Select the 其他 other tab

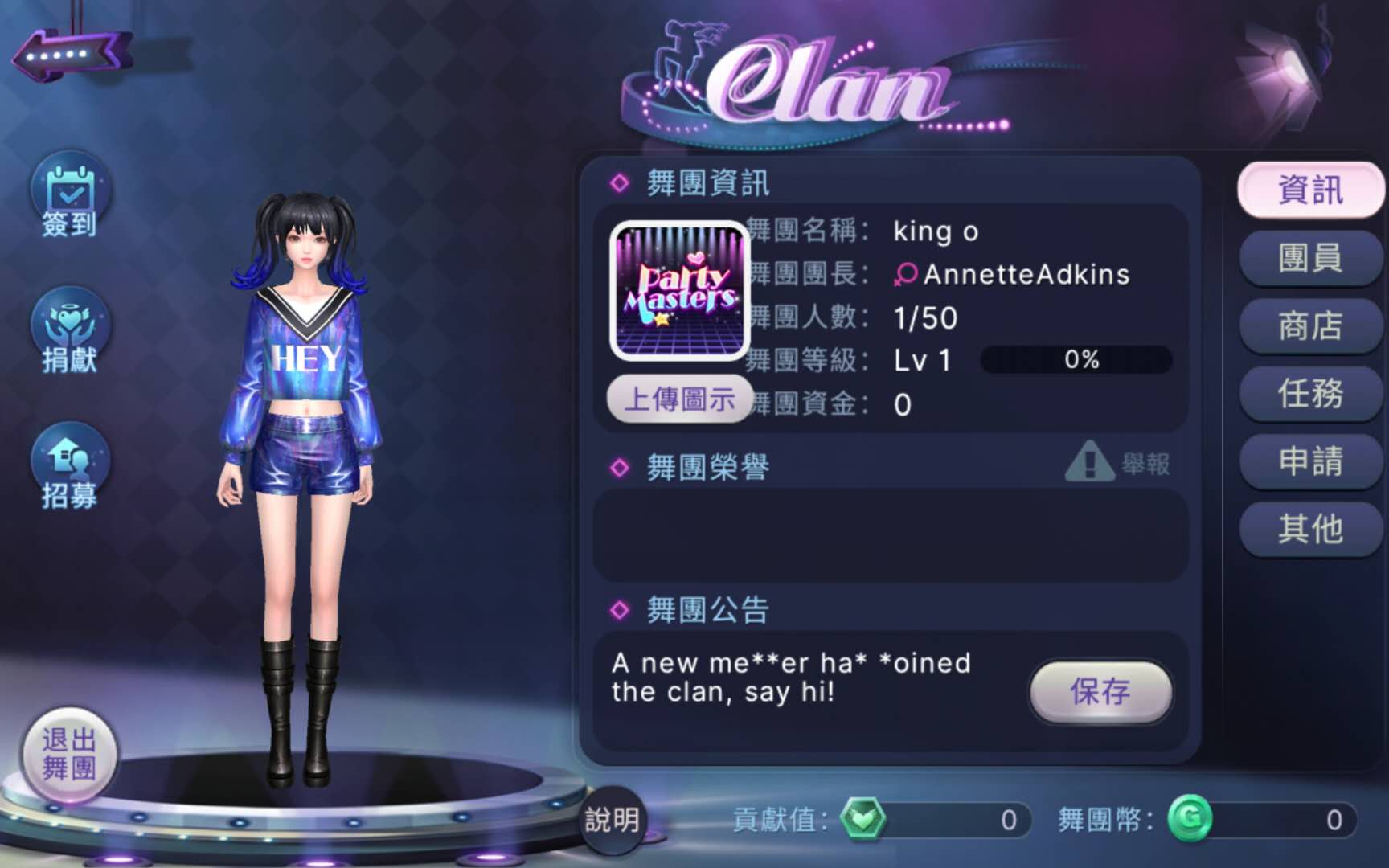pos(1310,529)
